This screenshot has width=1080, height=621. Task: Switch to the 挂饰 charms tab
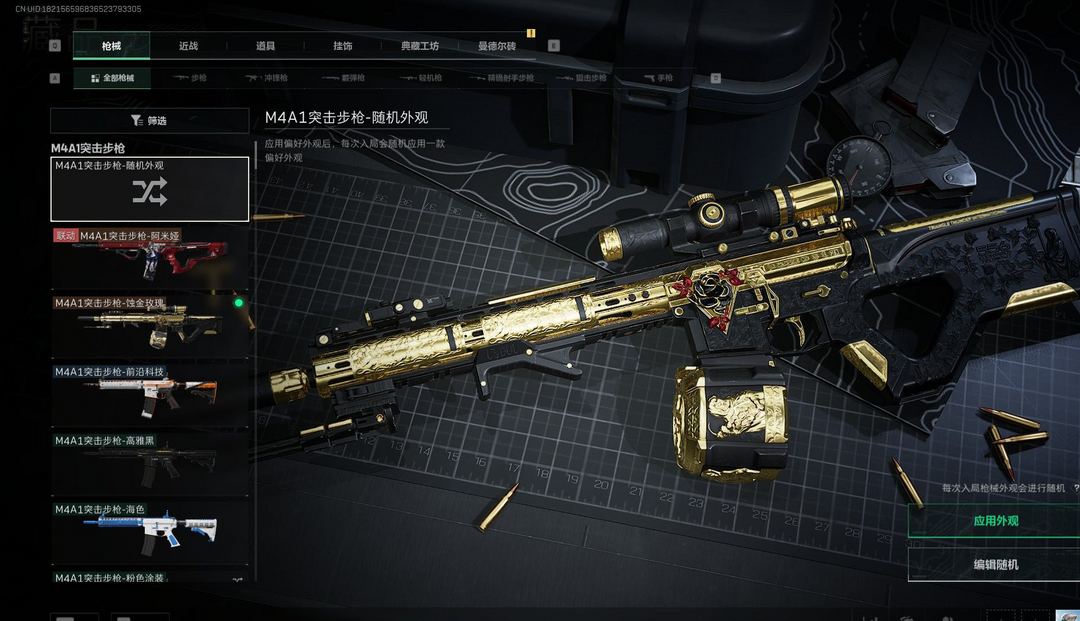[x=342, y=46]
